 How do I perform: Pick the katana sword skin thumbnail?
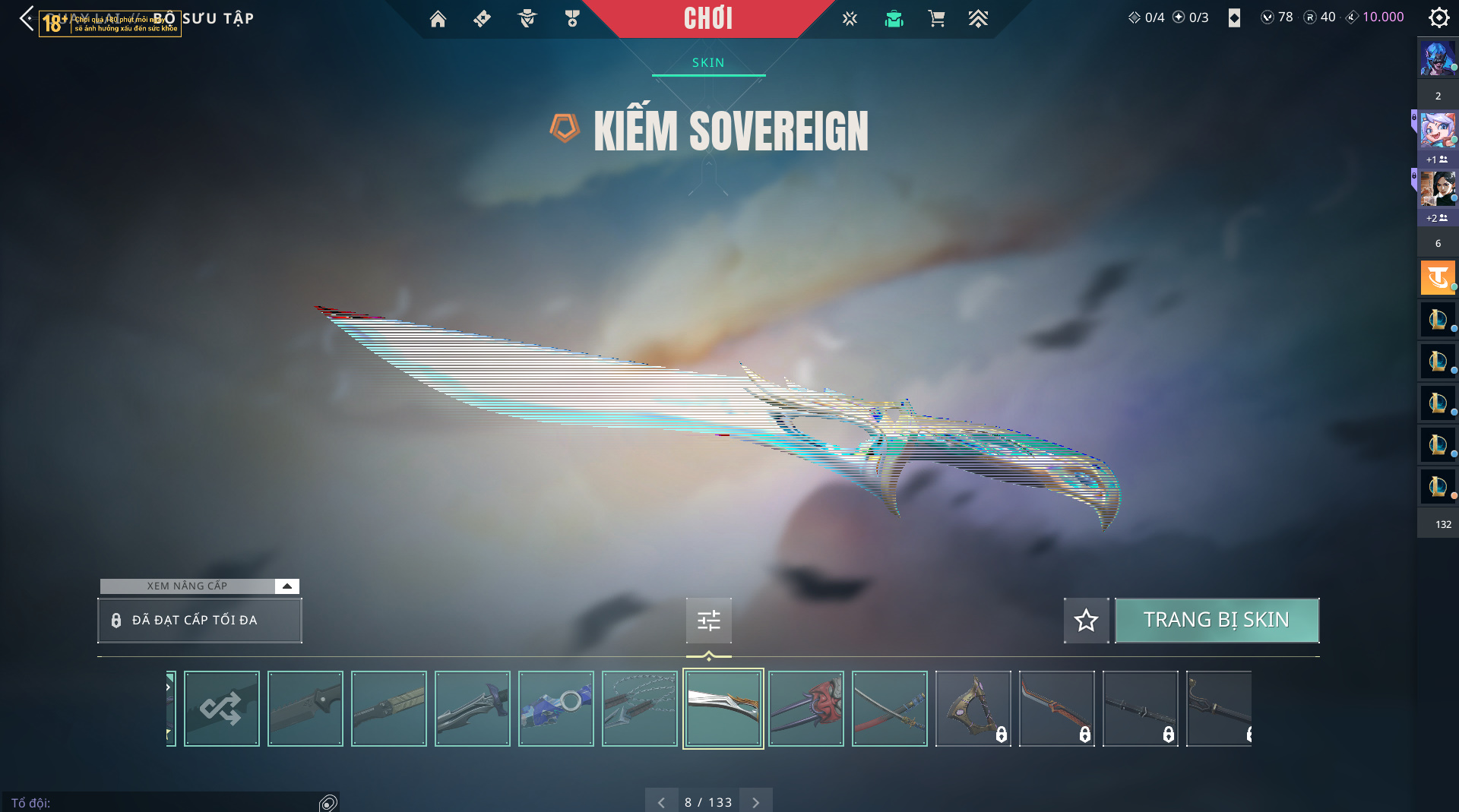pyautogui.click(x=890, y=709)
